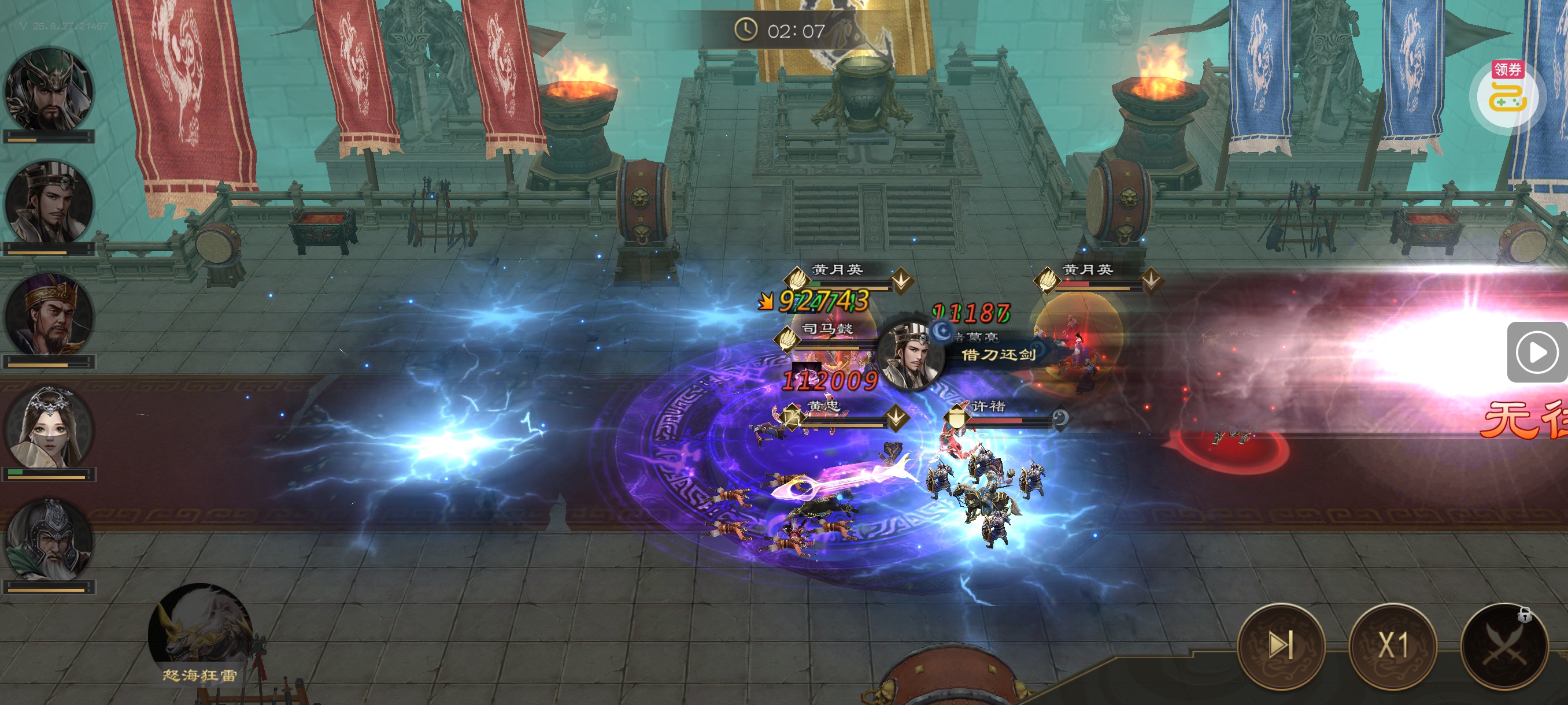Image resolution: width=1568 pixels, height=705 pixels.
Task: Open the 领券 coupon overlay icon
Action: (1507, 94)
